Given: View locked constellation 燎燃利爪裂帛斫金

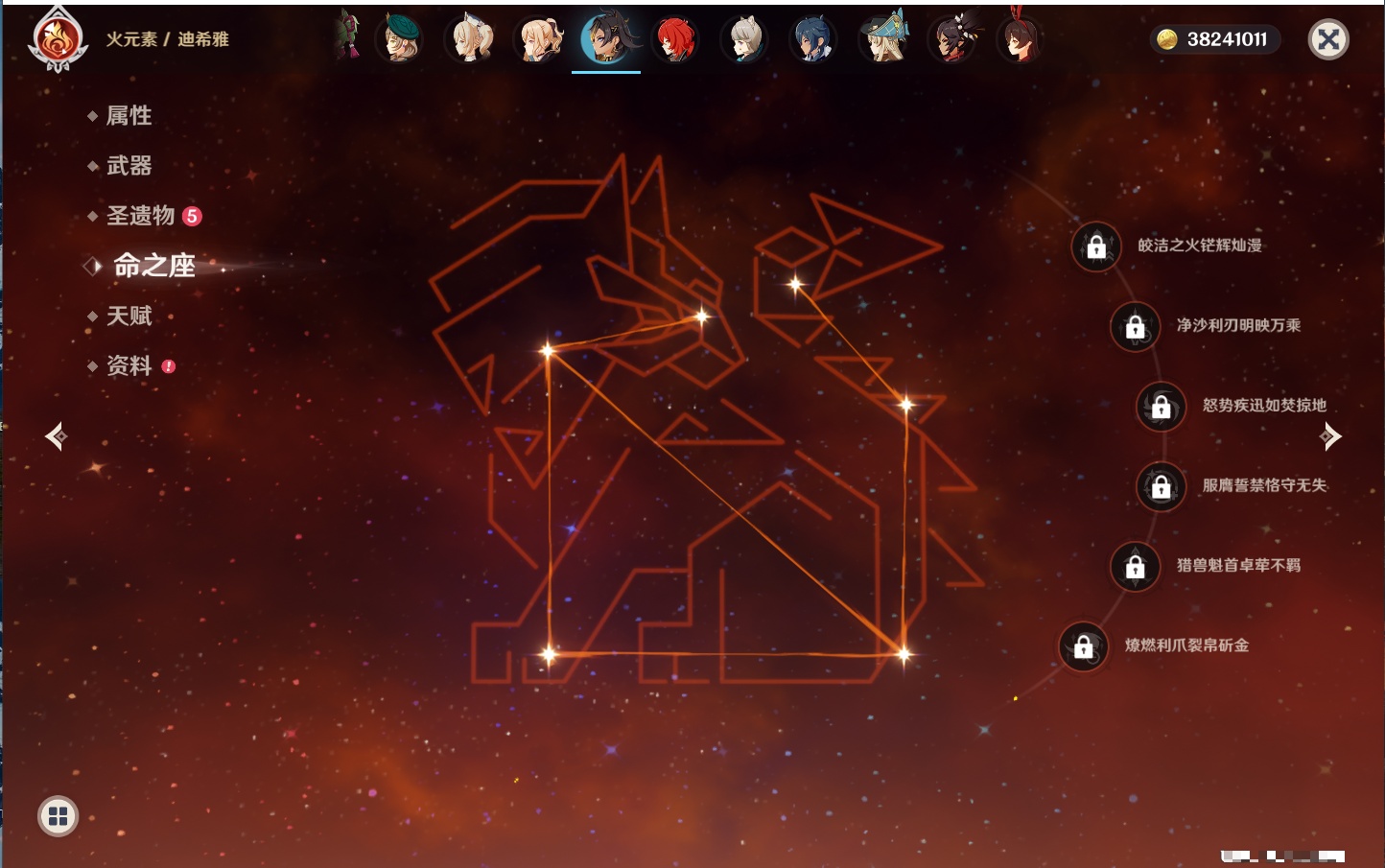Looking at the screenshot, I should pyautogui.click(x=1083, y=646).
